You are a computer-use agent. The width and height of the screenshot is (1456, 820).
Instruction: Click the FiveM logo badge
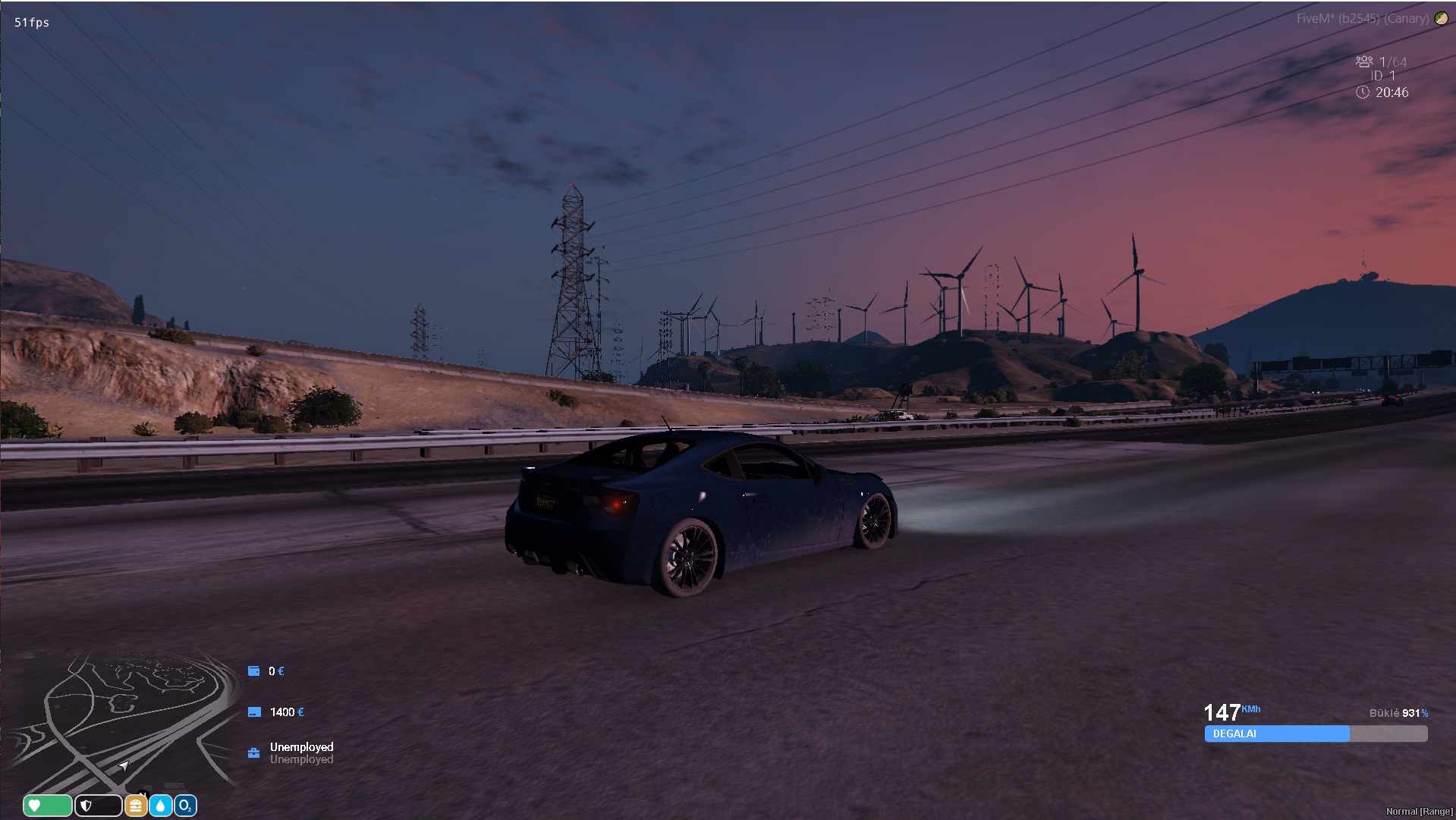tap(1441, 18)
